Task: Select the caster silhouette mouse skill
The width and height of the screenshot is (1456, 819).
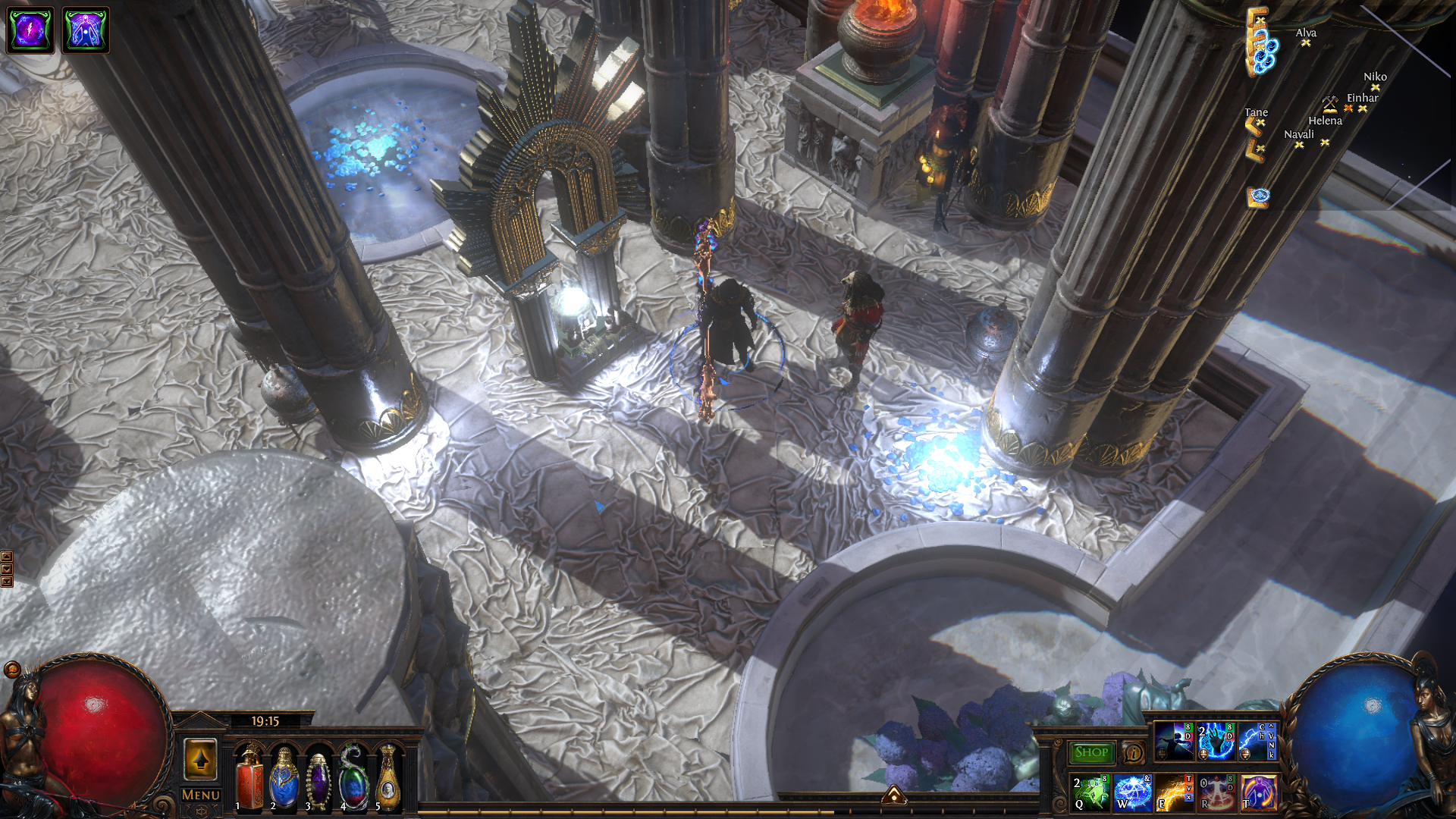Action: 1174,741
